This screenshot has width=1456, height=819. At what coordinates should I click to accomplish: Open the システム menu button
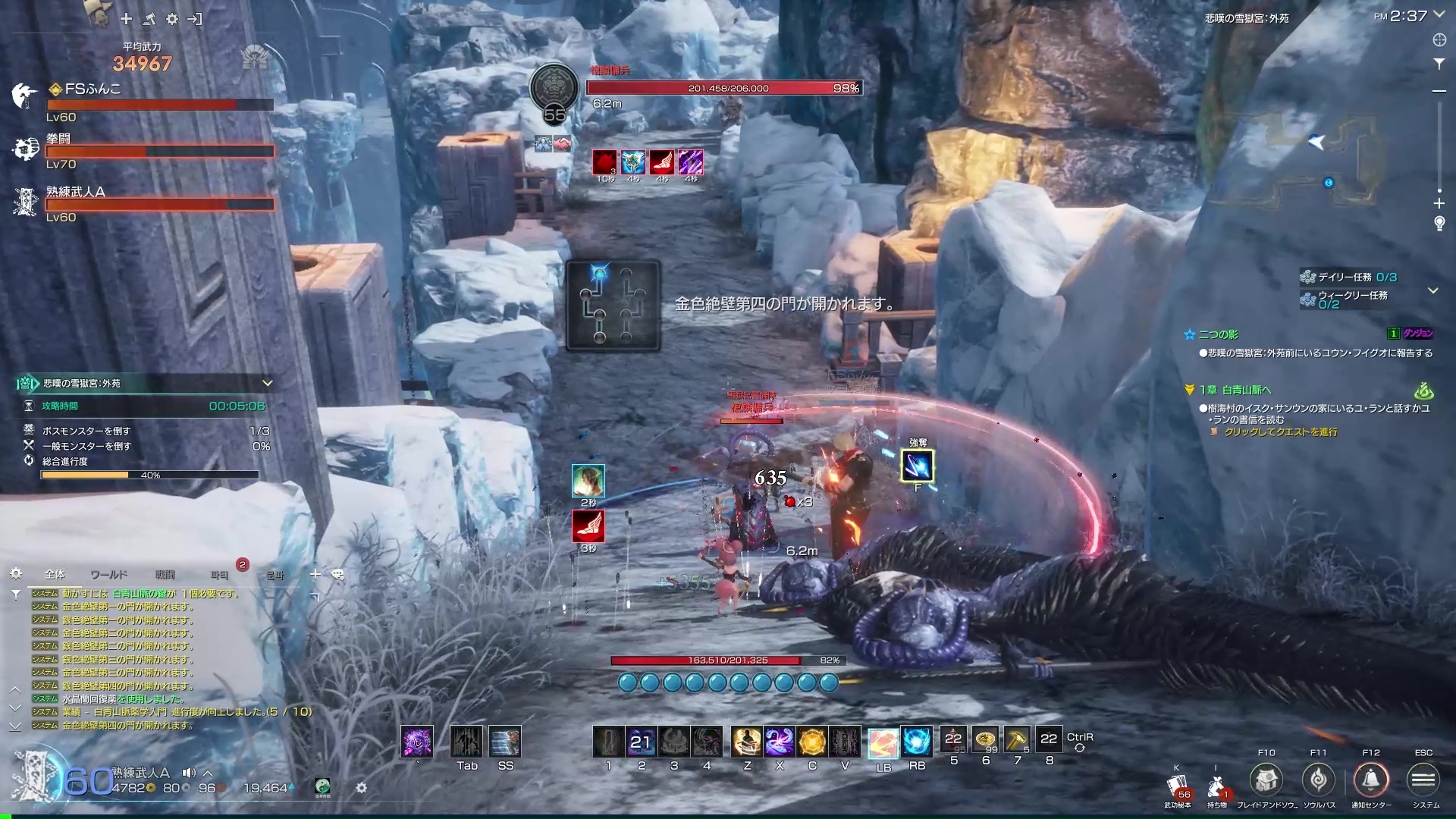[1423, 780]
